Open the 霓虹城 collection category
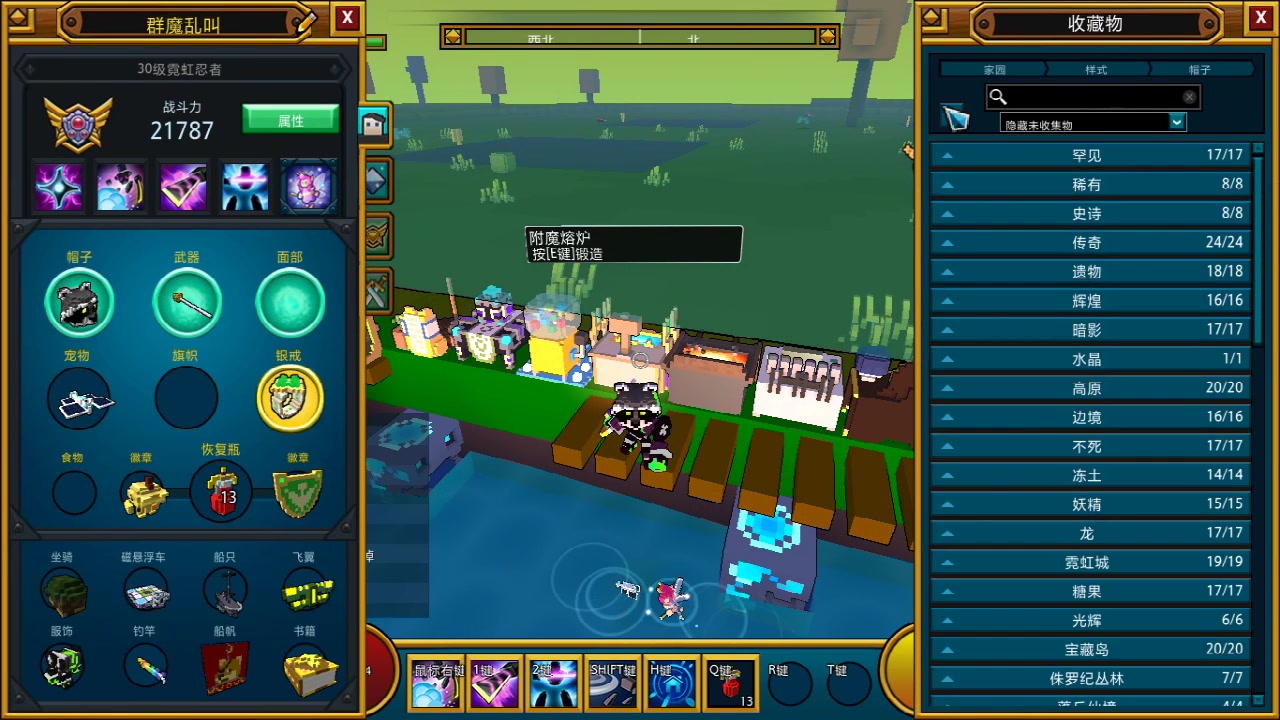Image resolution: width=1280 pixels, height=720 pixels. [1092, 562]
